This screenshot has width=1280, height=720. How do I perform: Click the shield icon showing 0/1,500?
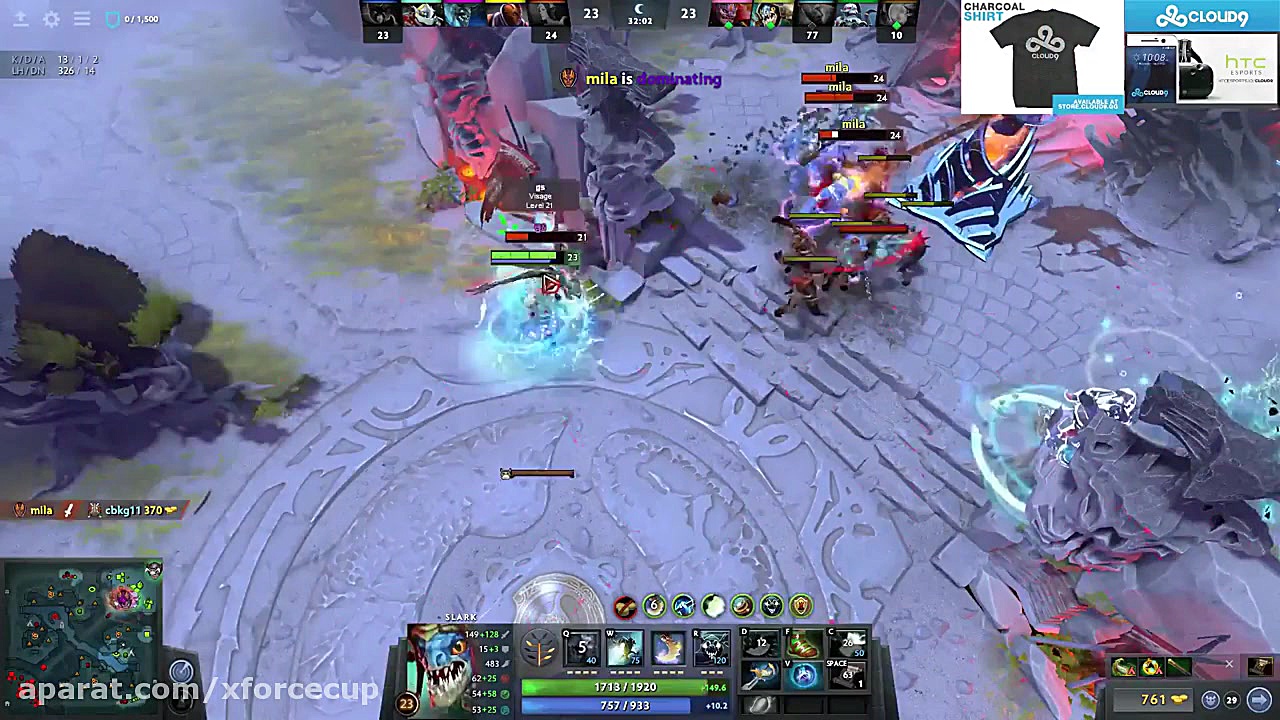[112, 18]
